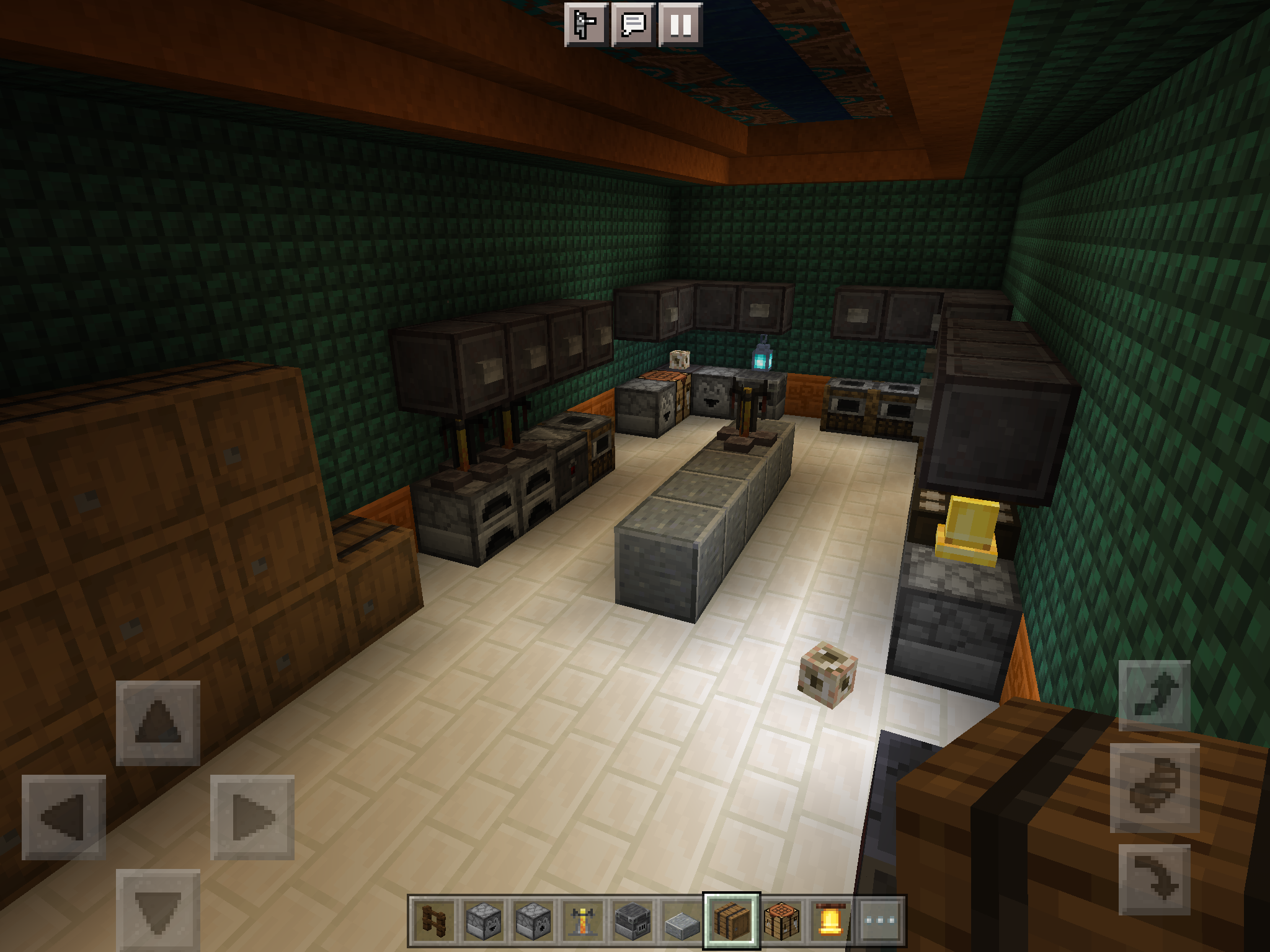Select the brewing stand hotbar slot
This screenshot has height=952, width=1270.
583,920
